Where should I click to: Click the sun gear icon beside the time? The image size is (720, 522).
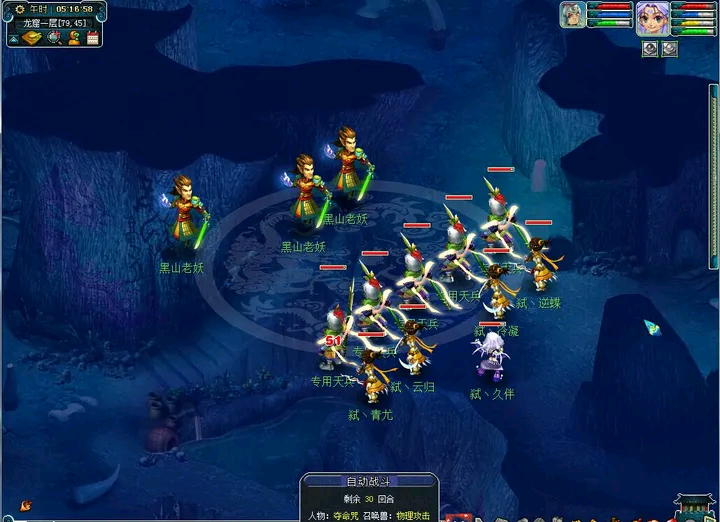pyautogui.click(x=18, y=9)
